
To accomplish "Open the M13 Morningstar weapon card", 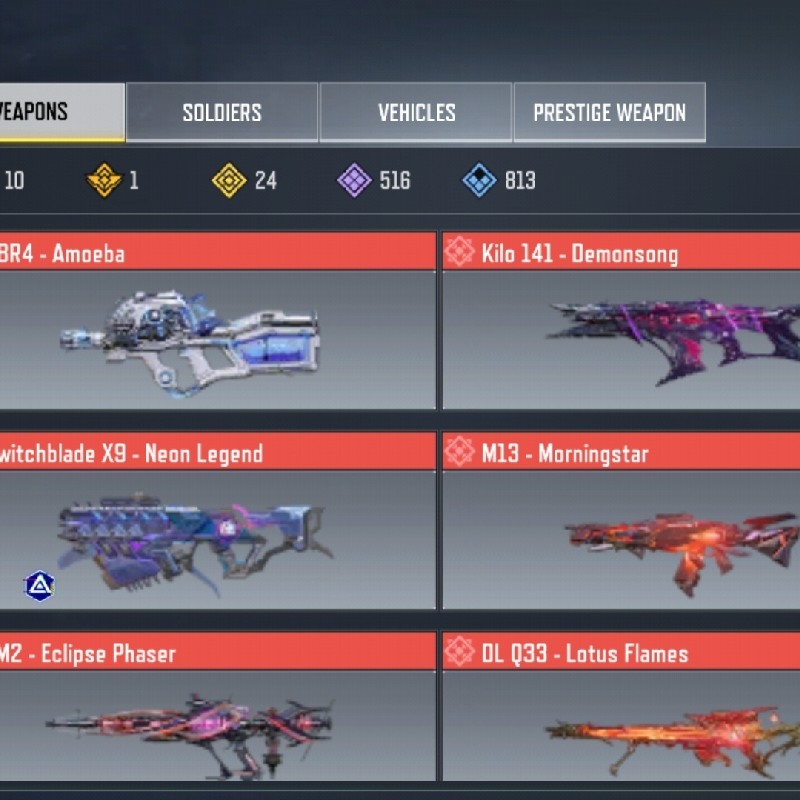I will (x=620, y=535).
